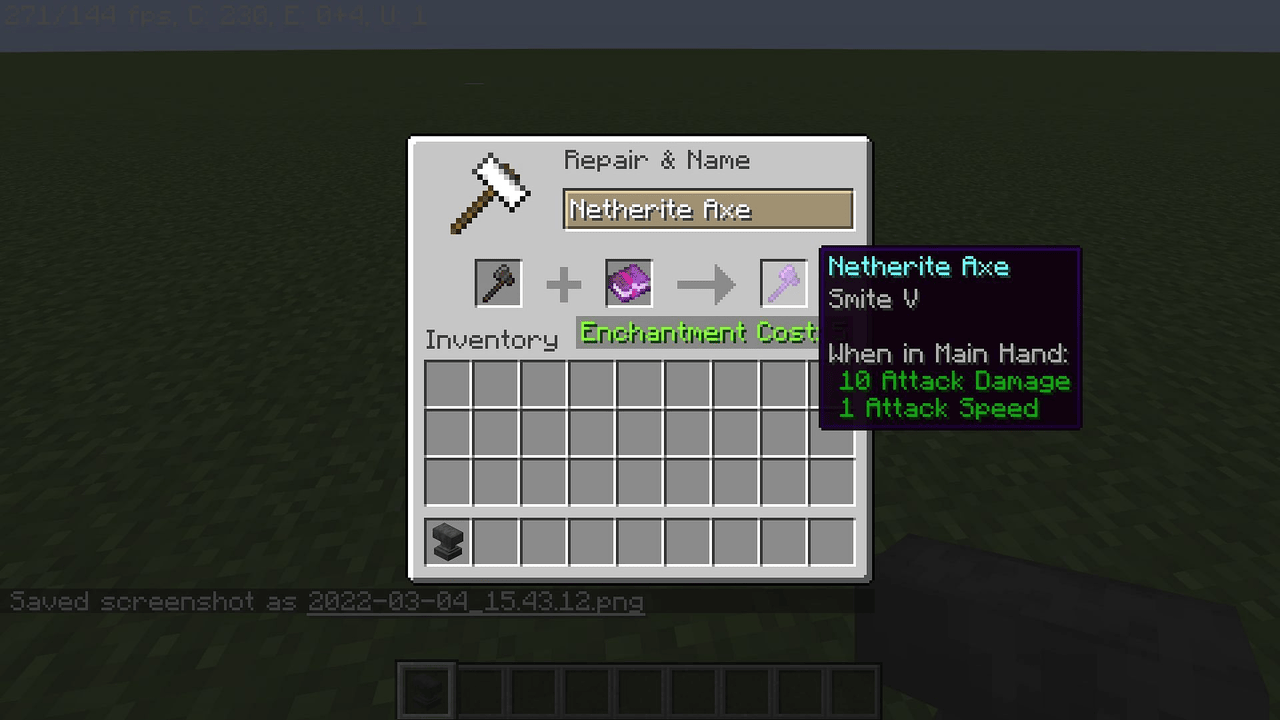Click the Netherite Axe name text field
This screenshot has height=720, width=1280.
708,209
